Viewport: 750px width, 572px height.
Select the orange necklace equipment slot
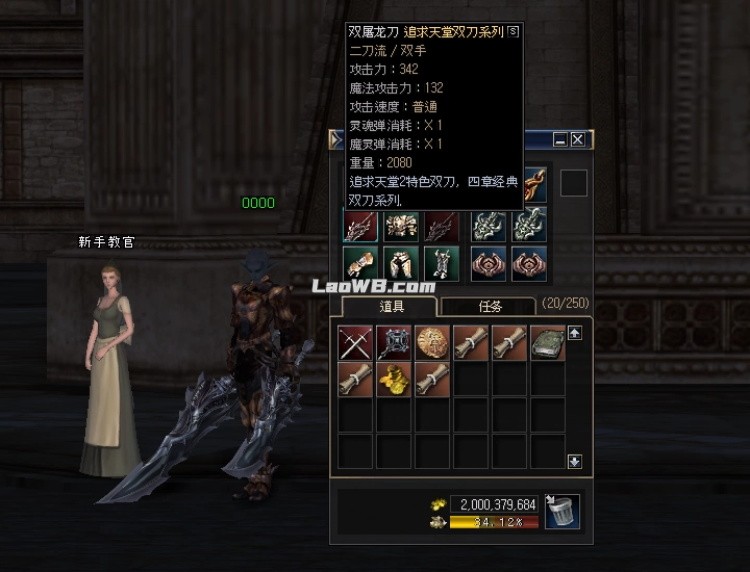530,185
